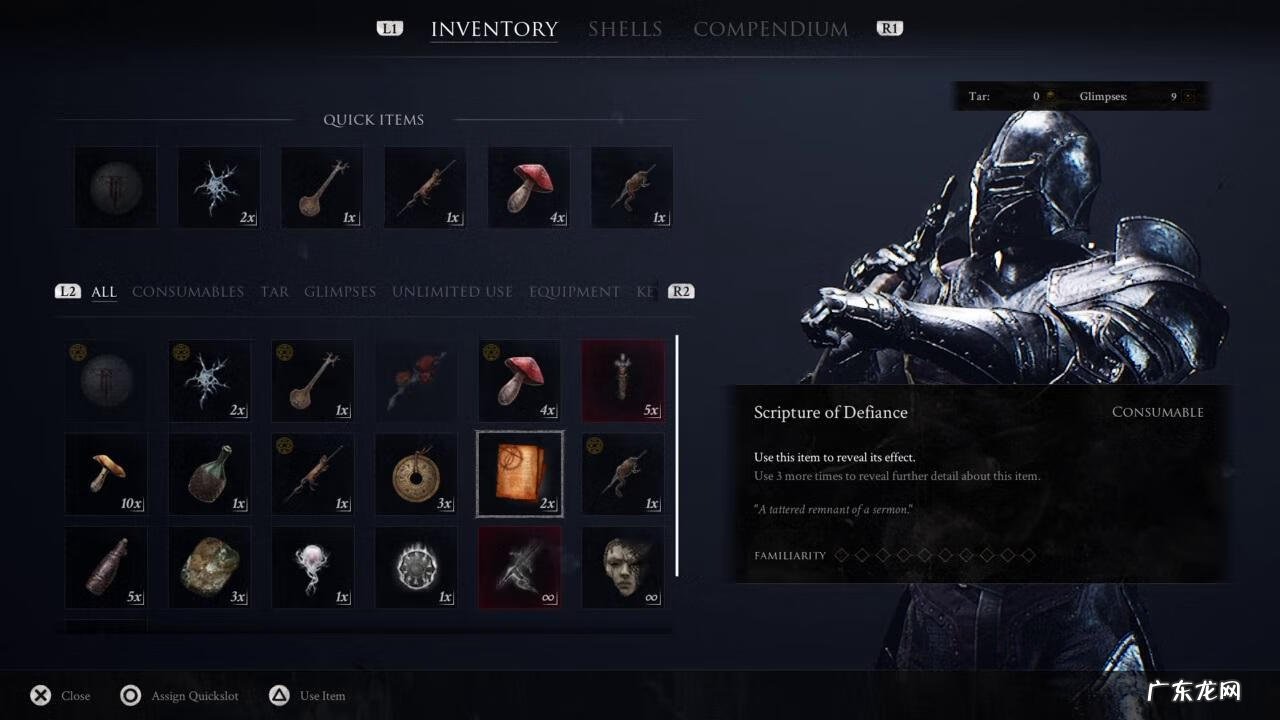Choose the red mushroom in Quick Items
Viewport: 1280px width, 720px height.
tap(529, 187)
